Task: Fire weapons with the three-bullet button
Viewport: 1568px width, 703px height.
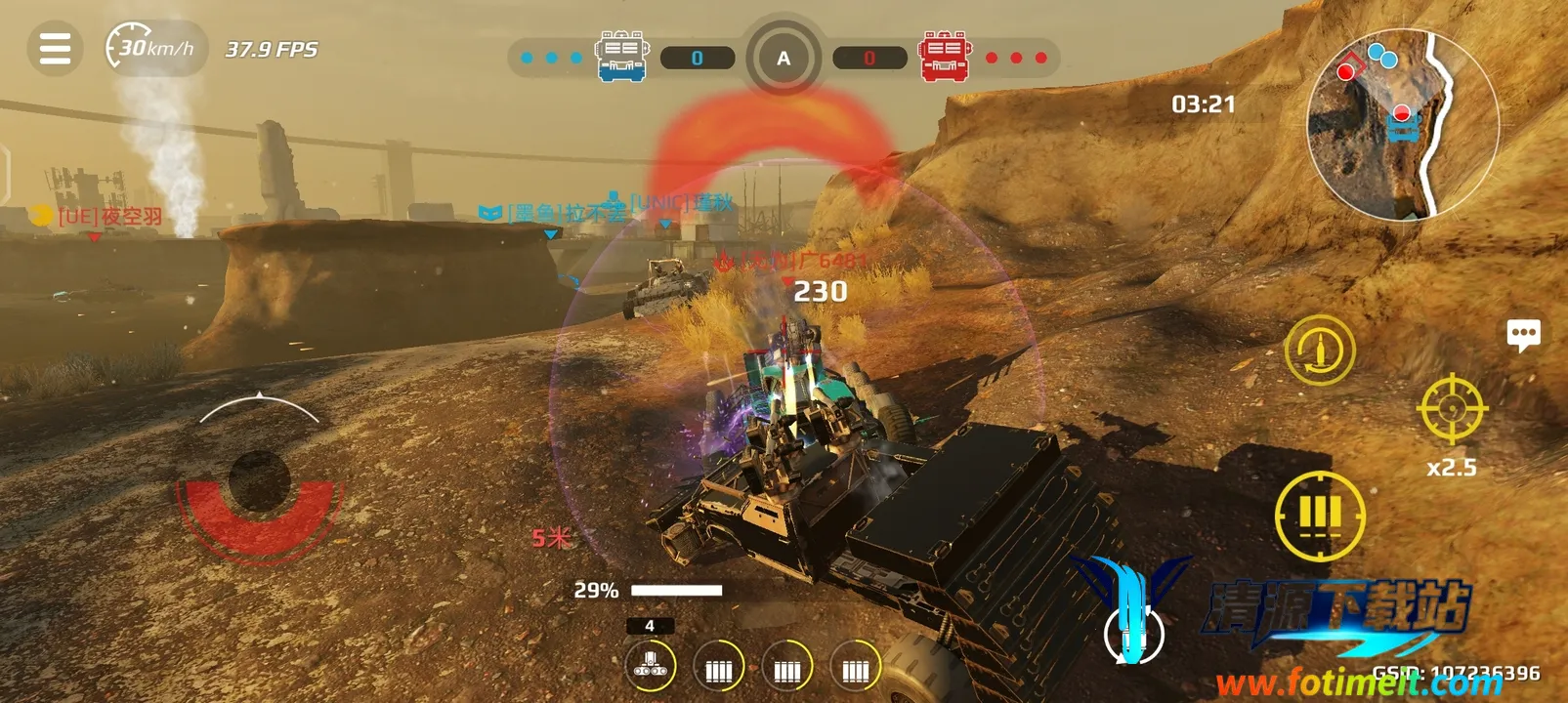Action: pos(1319,515)
